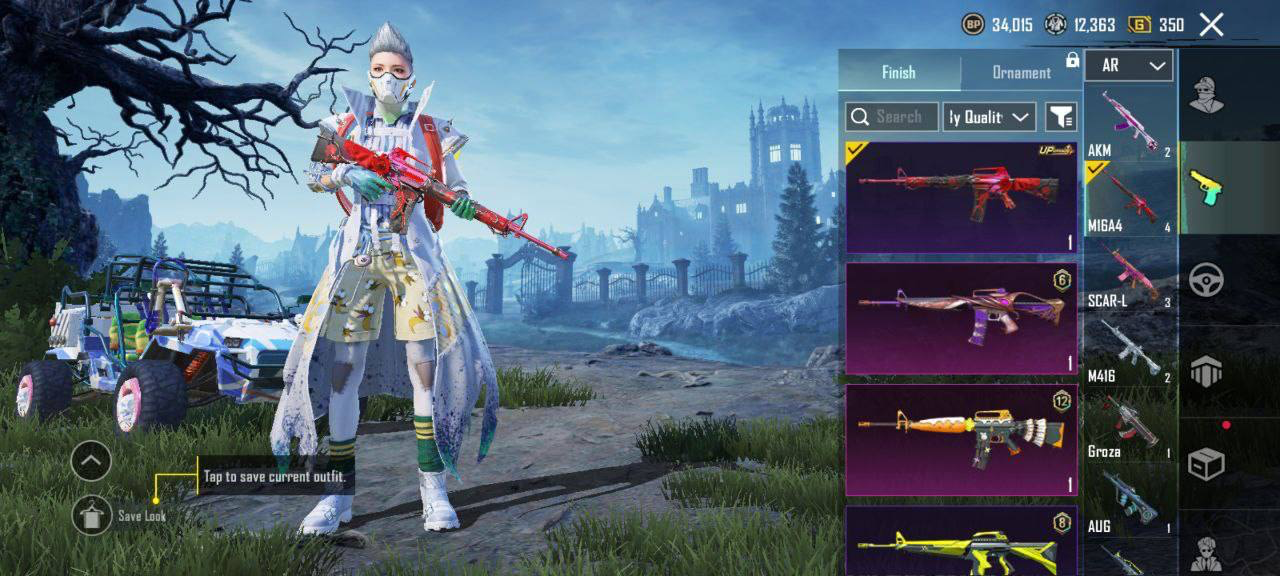Image resolution: width=1280 pixels, height=576 pixels.
Task: Tap the Save Look hanger button
Action: [92, 514]
